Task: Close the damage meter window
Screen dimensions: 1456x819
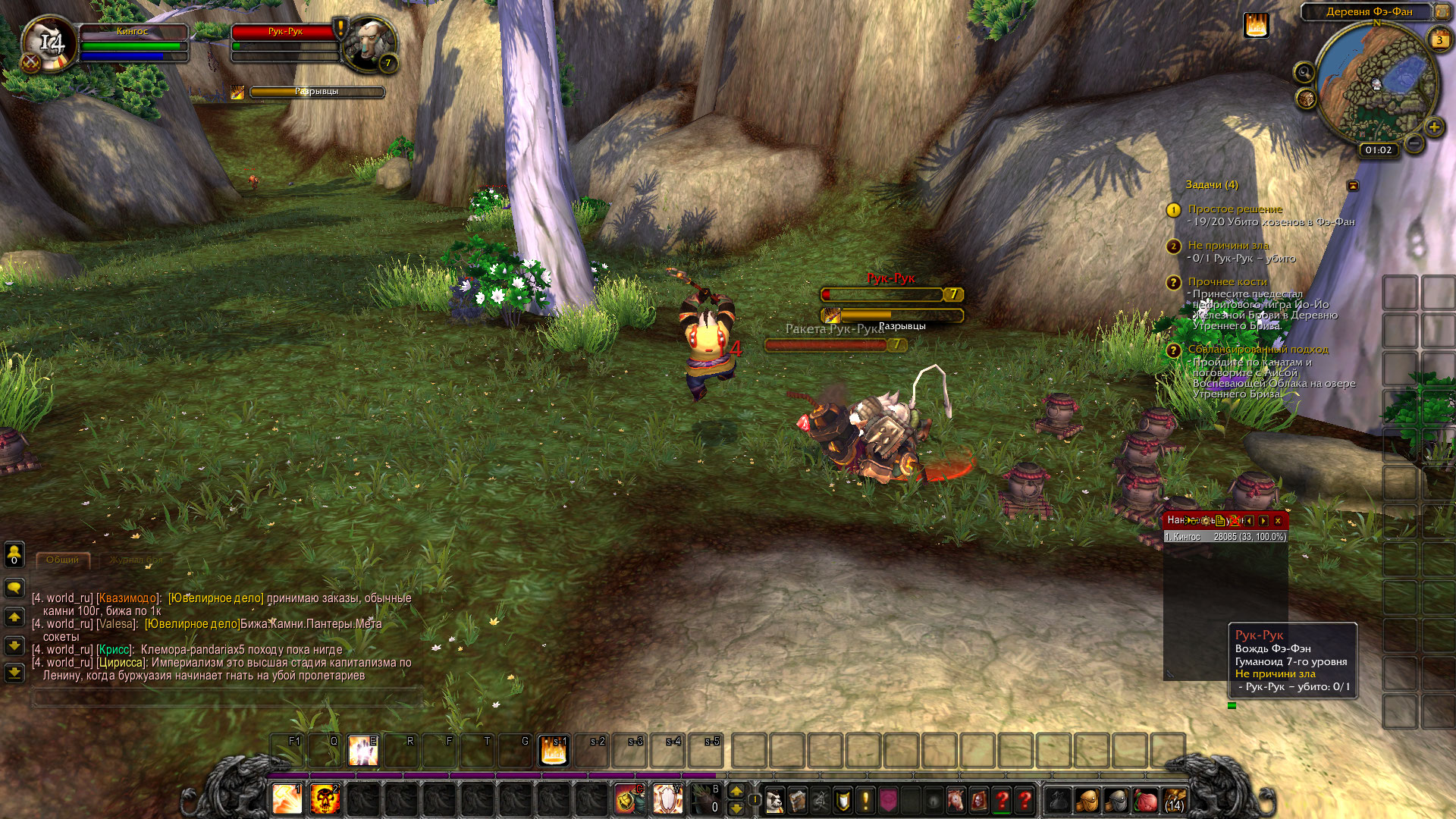Action: (1278, 521)
